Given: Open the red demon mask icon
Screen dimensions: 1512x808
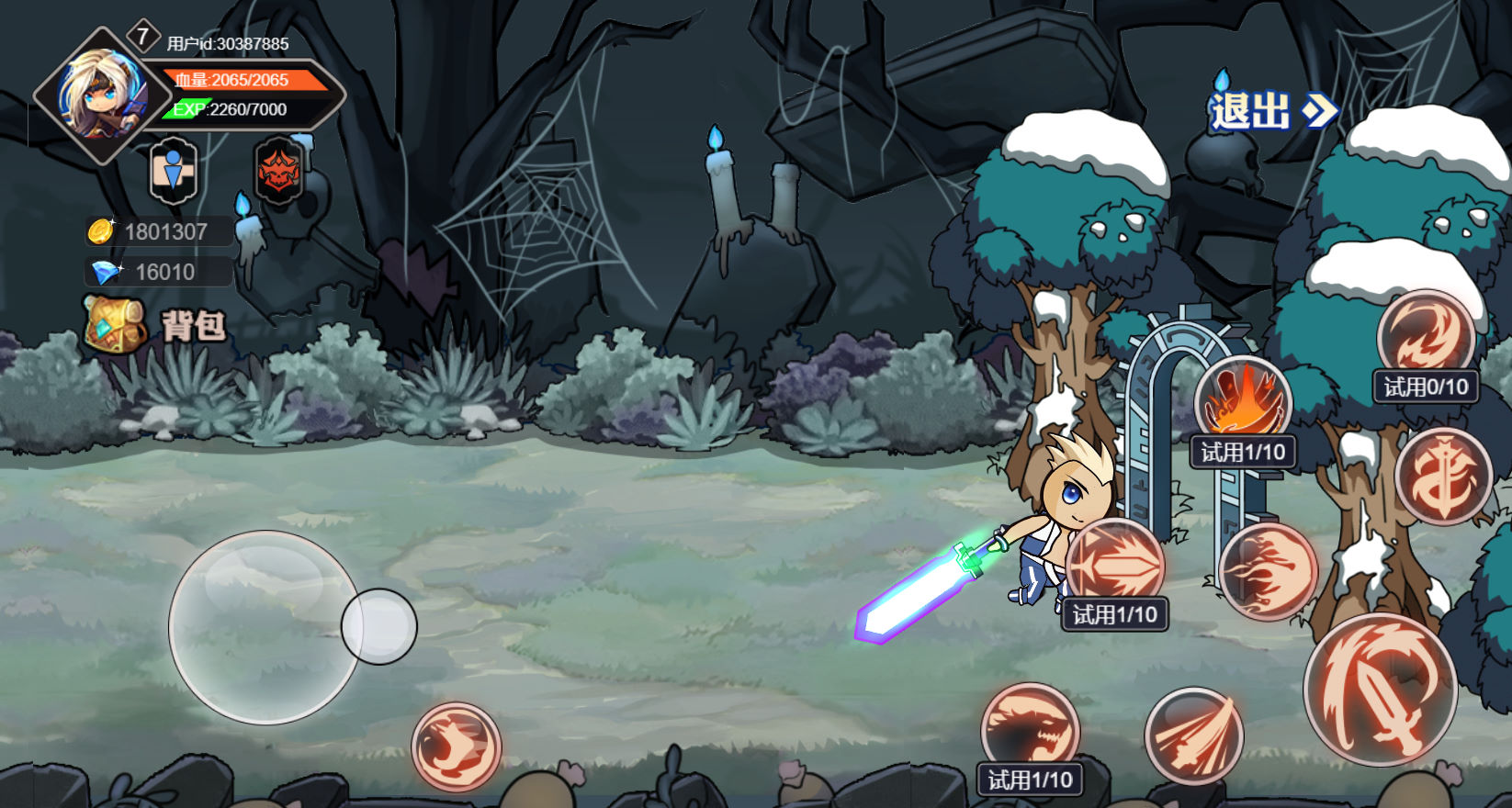Looking at the screenshot, I should (278, 171).
